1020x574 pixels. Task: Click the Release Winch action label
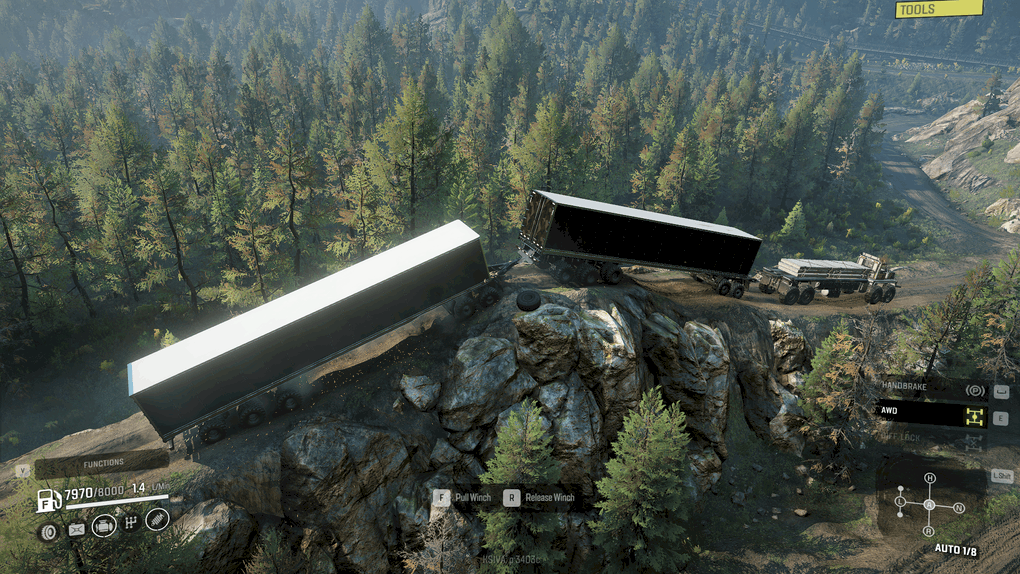[x=549, y=496]
